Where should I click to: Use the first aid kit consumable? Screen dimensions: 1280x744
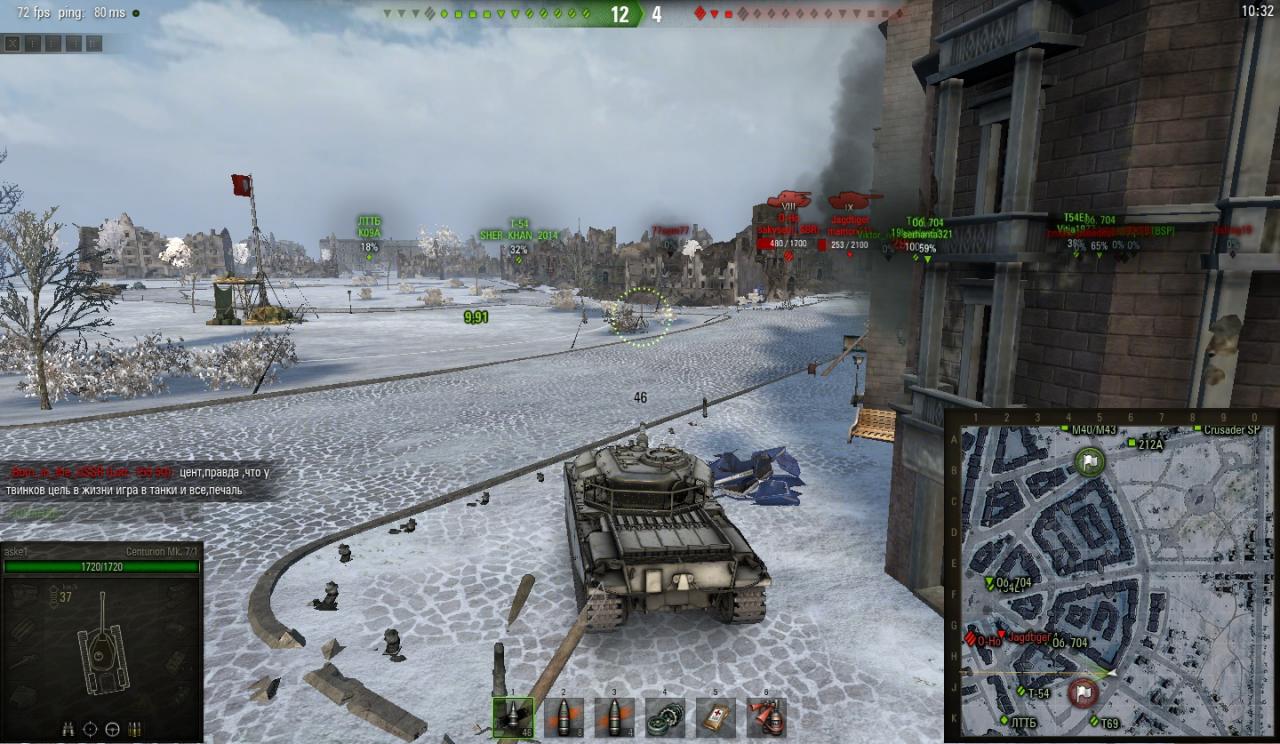click(x=715, y=717)
